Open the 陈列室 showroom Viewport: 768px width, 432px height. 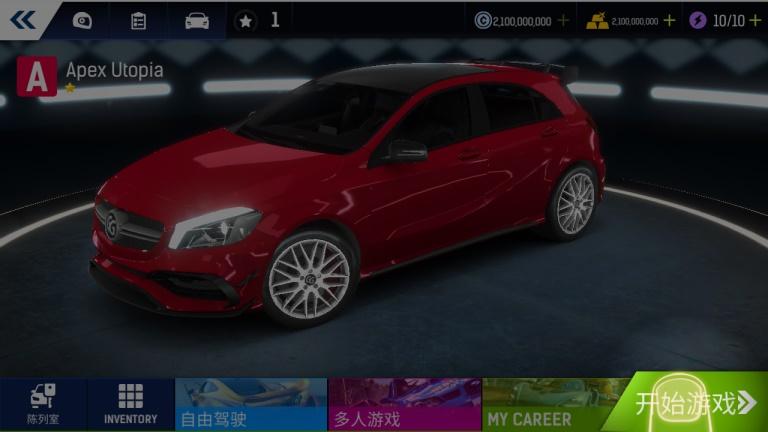(43, 404)
